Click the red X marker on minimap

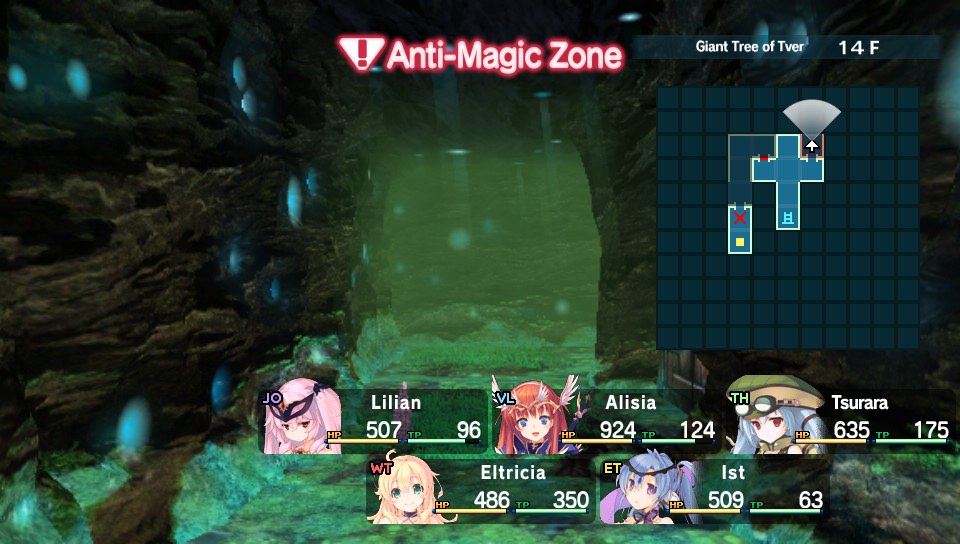click(740, 218)
